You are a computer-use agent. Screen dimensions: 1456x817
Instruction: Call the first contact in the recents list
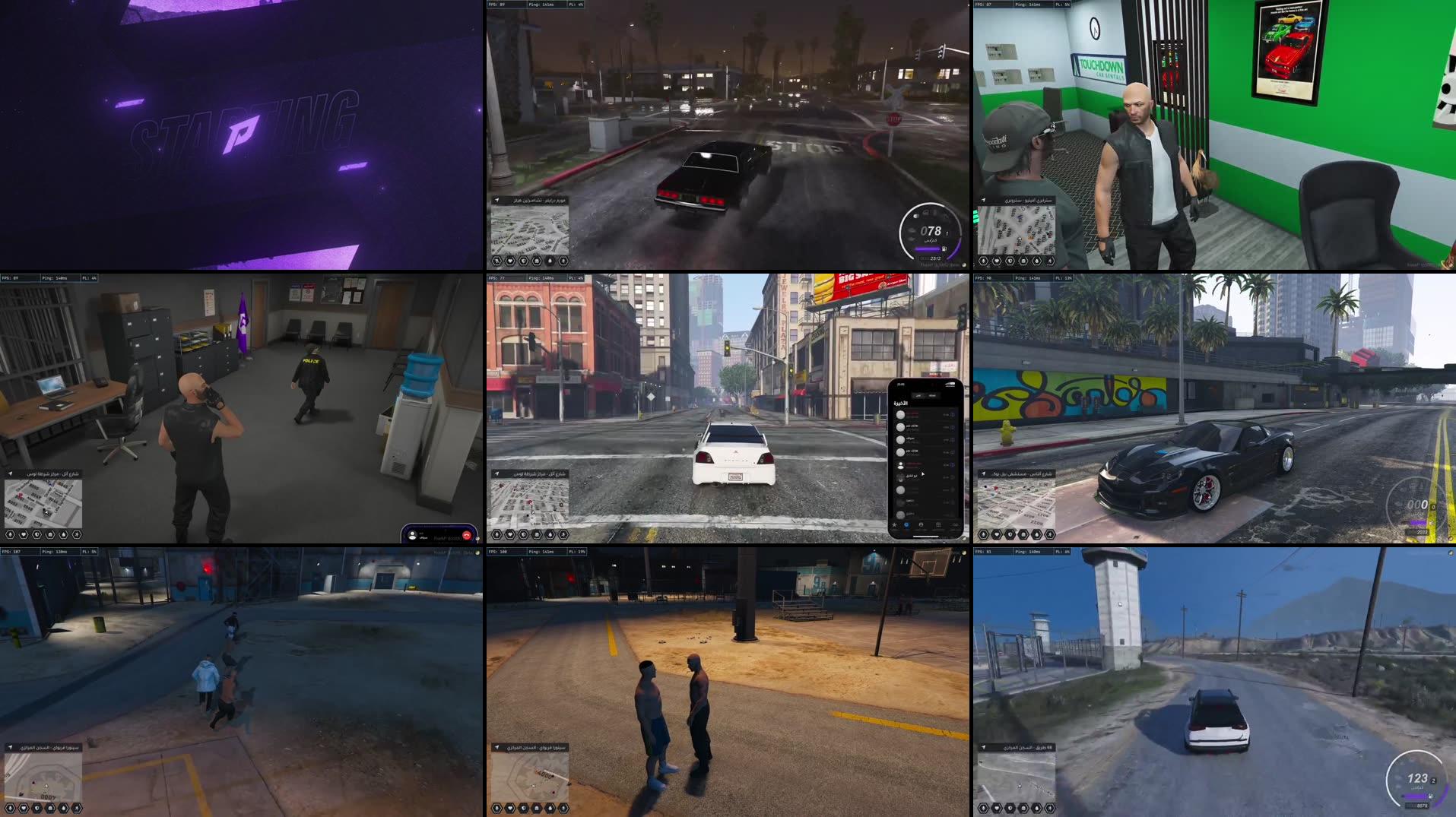point(925,415)
